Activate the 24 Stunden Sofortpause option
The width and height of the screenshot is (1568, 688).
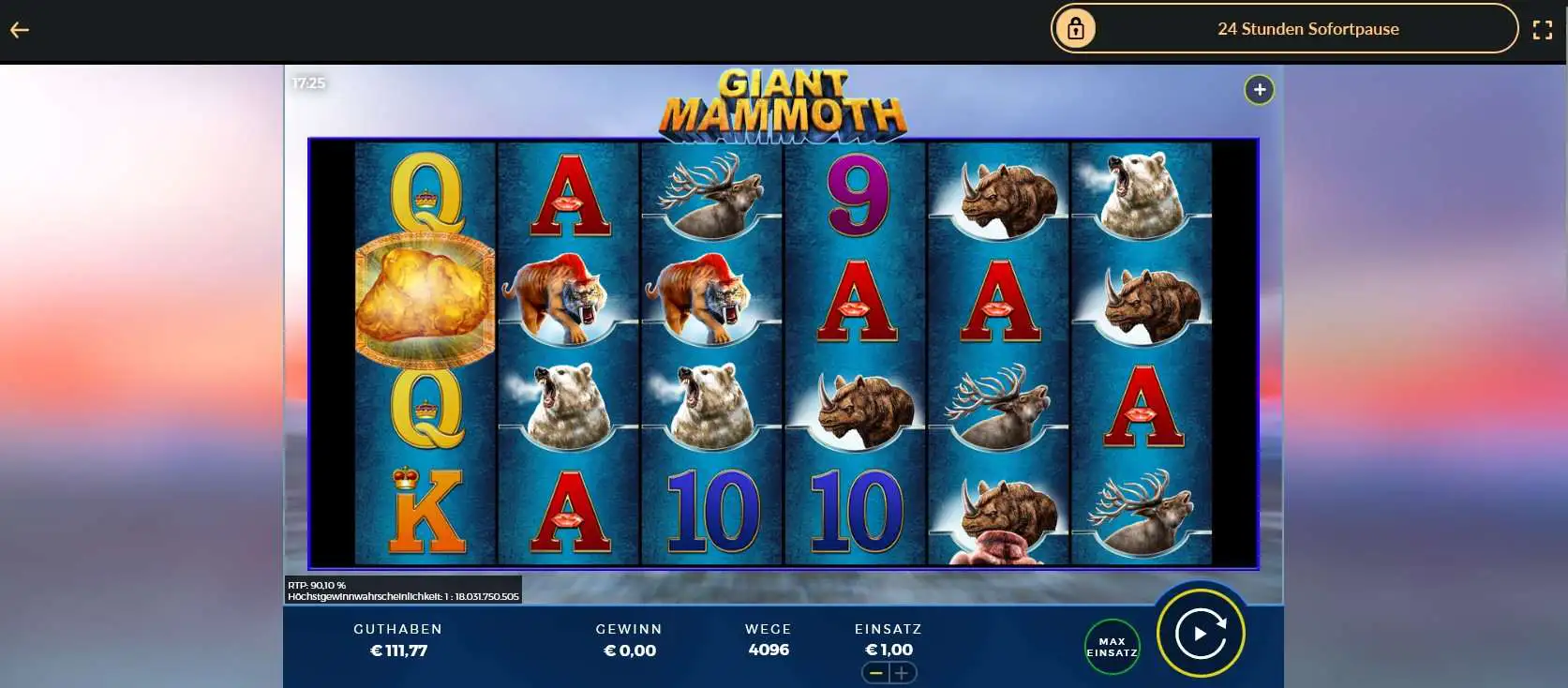click(x=1307, y=29)
